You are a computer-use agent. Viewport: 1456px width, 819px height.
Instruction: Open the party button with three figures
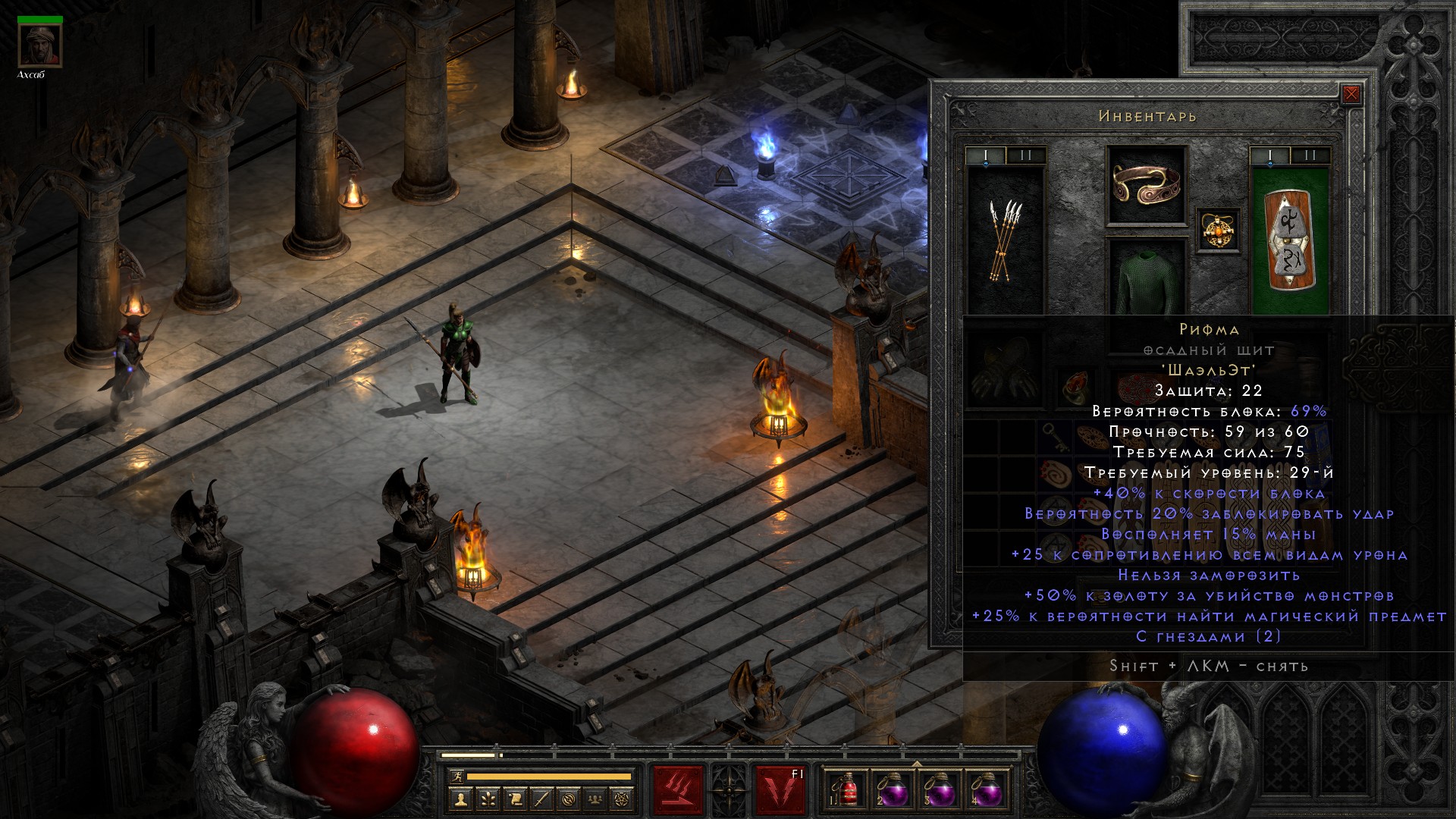pyautogui.click(x=595, y=799)
